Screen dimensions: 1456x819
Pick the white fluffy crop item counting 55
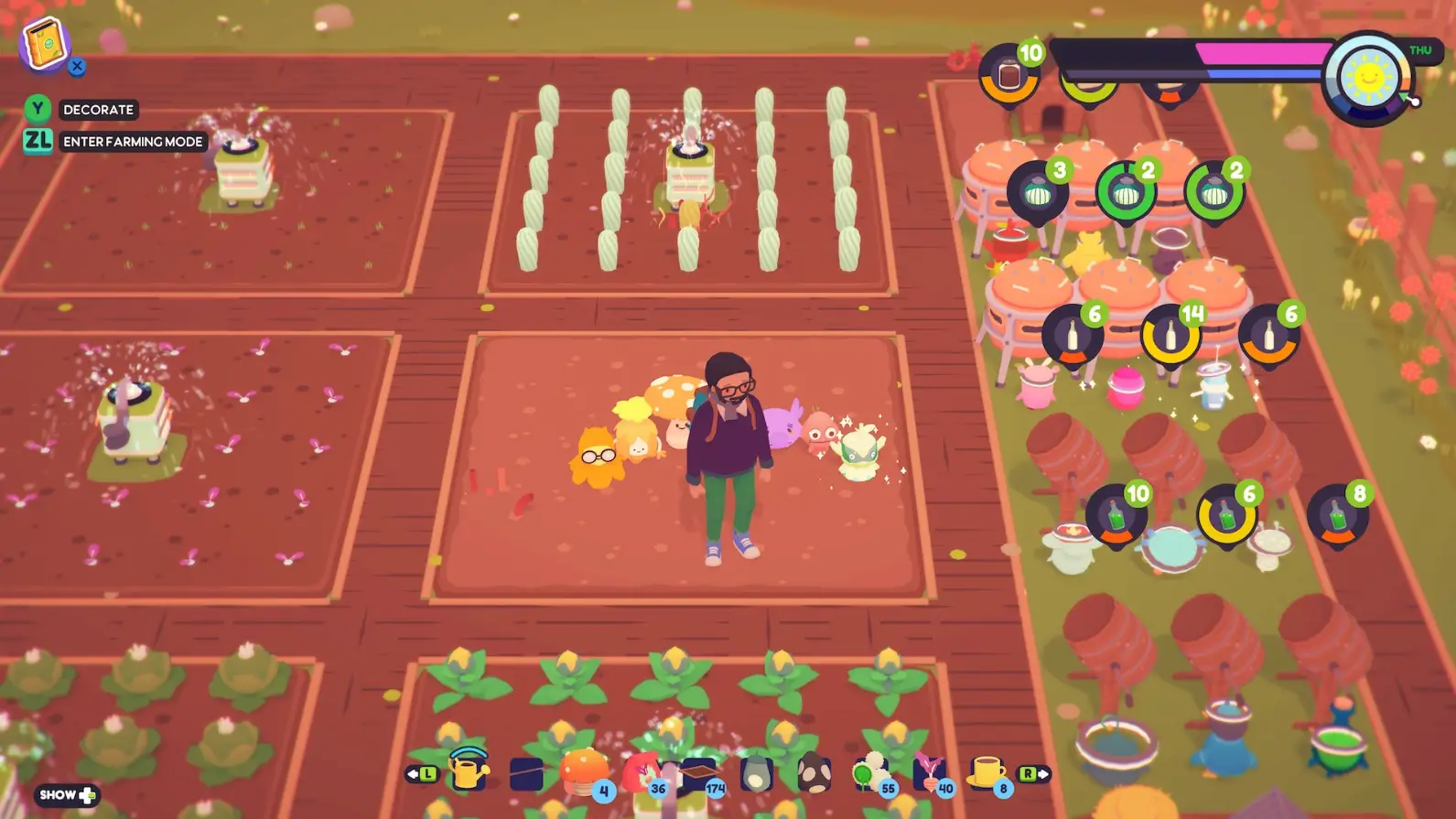tap(871, 771)
